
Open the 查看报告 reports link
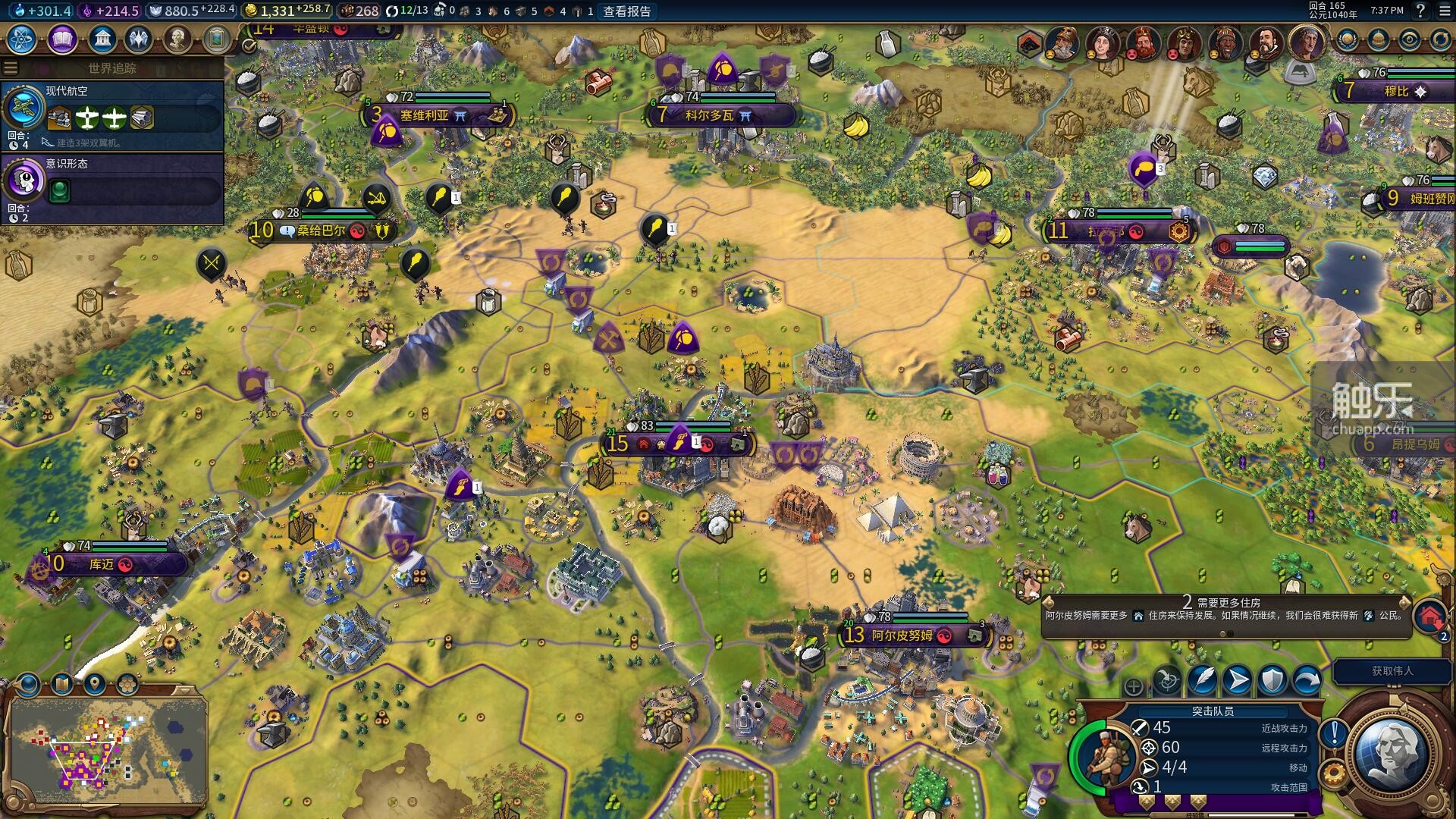(626, 11)
